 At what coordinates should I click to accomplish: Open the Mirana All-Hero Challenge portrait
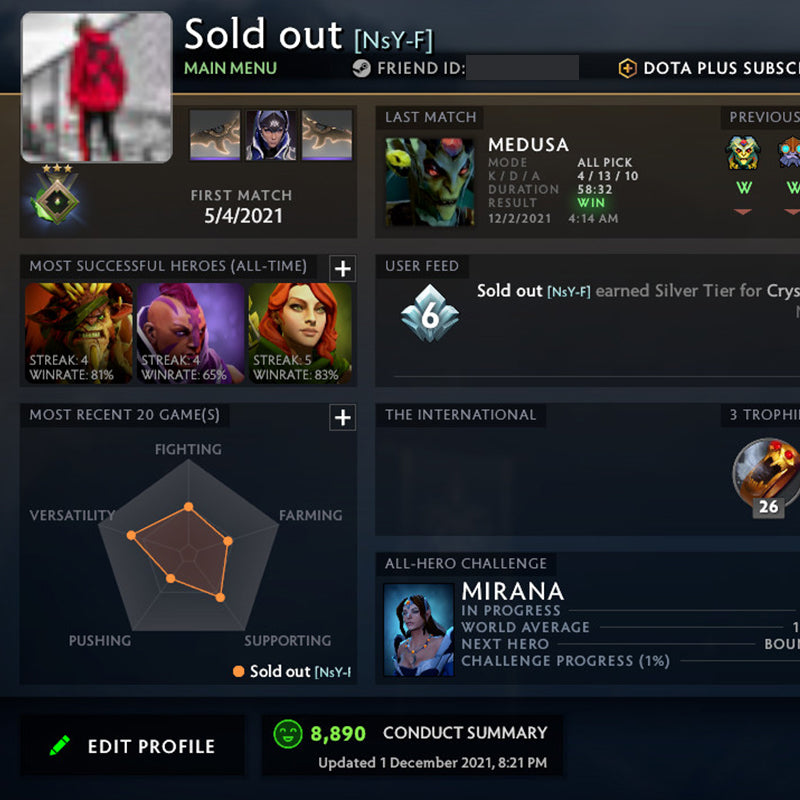(418, 630)
